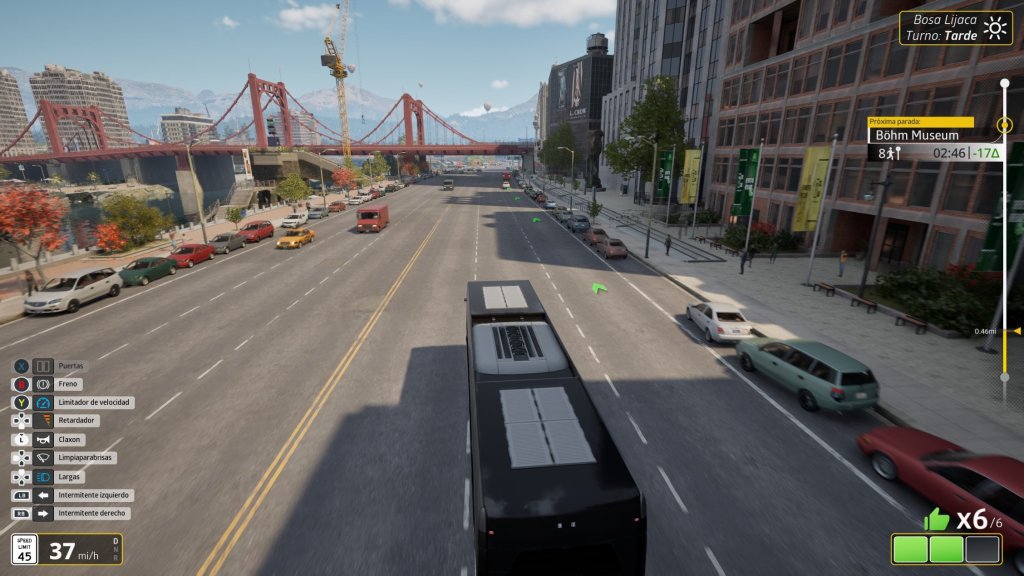Select the next stop marker on route line
Image resolution: width=1024 pixels, height=576 pixels.
point(1004,127)
